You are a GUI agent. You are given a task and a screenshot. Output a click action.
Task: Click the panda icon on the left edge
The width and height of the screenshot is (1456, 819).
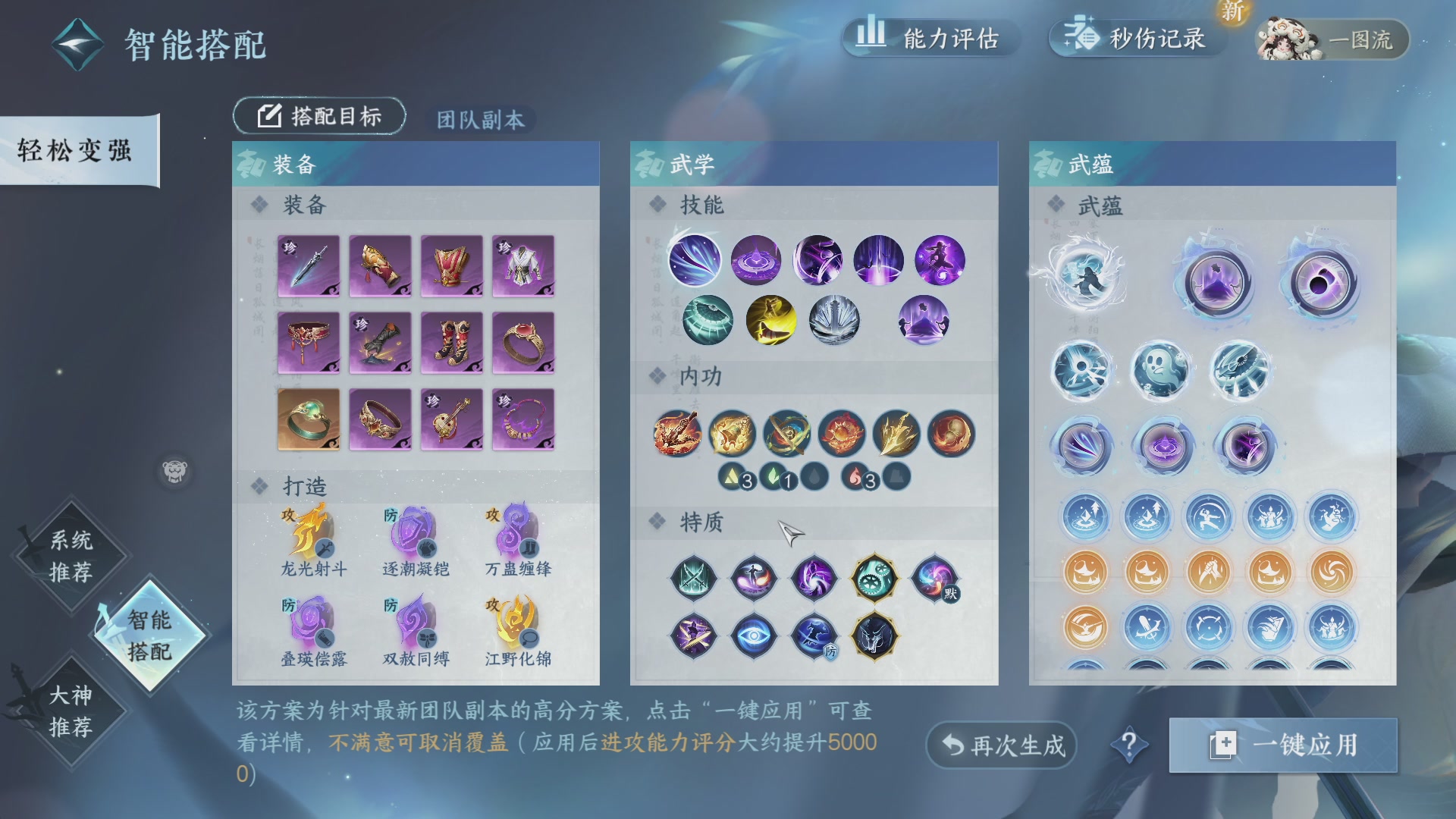pos(175,470)
